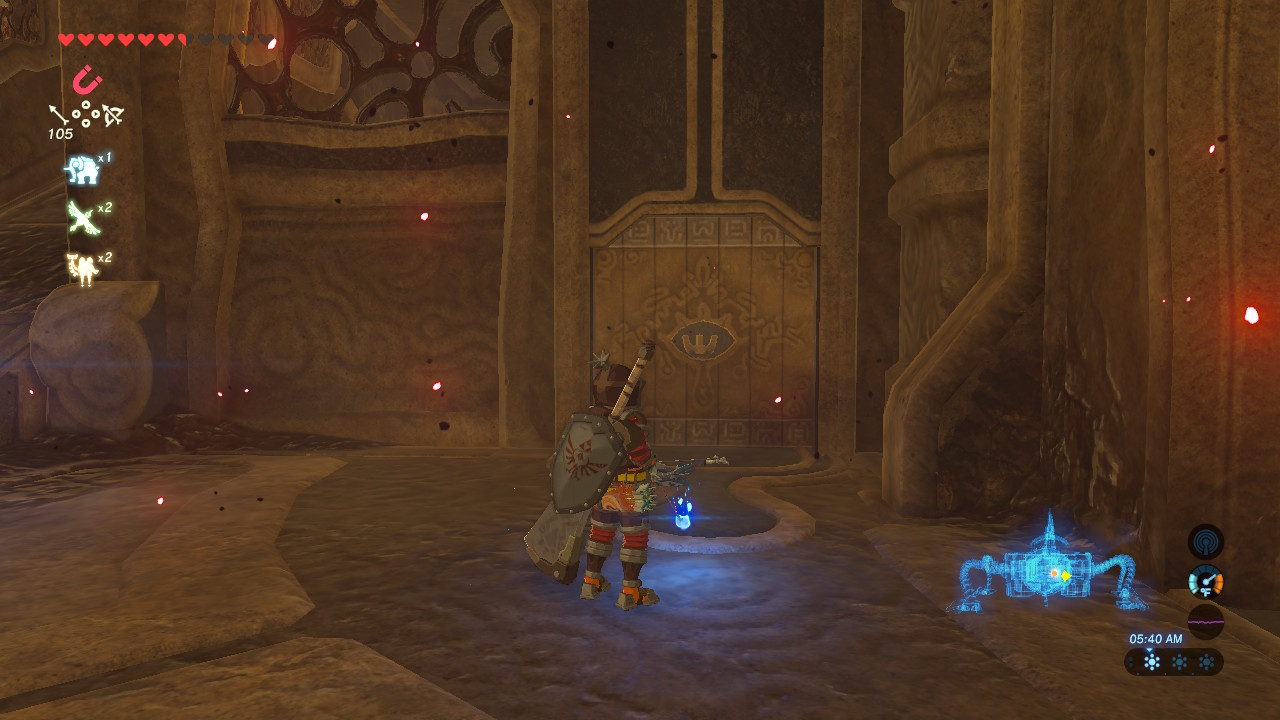Click the Sheikah Sensor radar icon

(x=1207, y=541)
